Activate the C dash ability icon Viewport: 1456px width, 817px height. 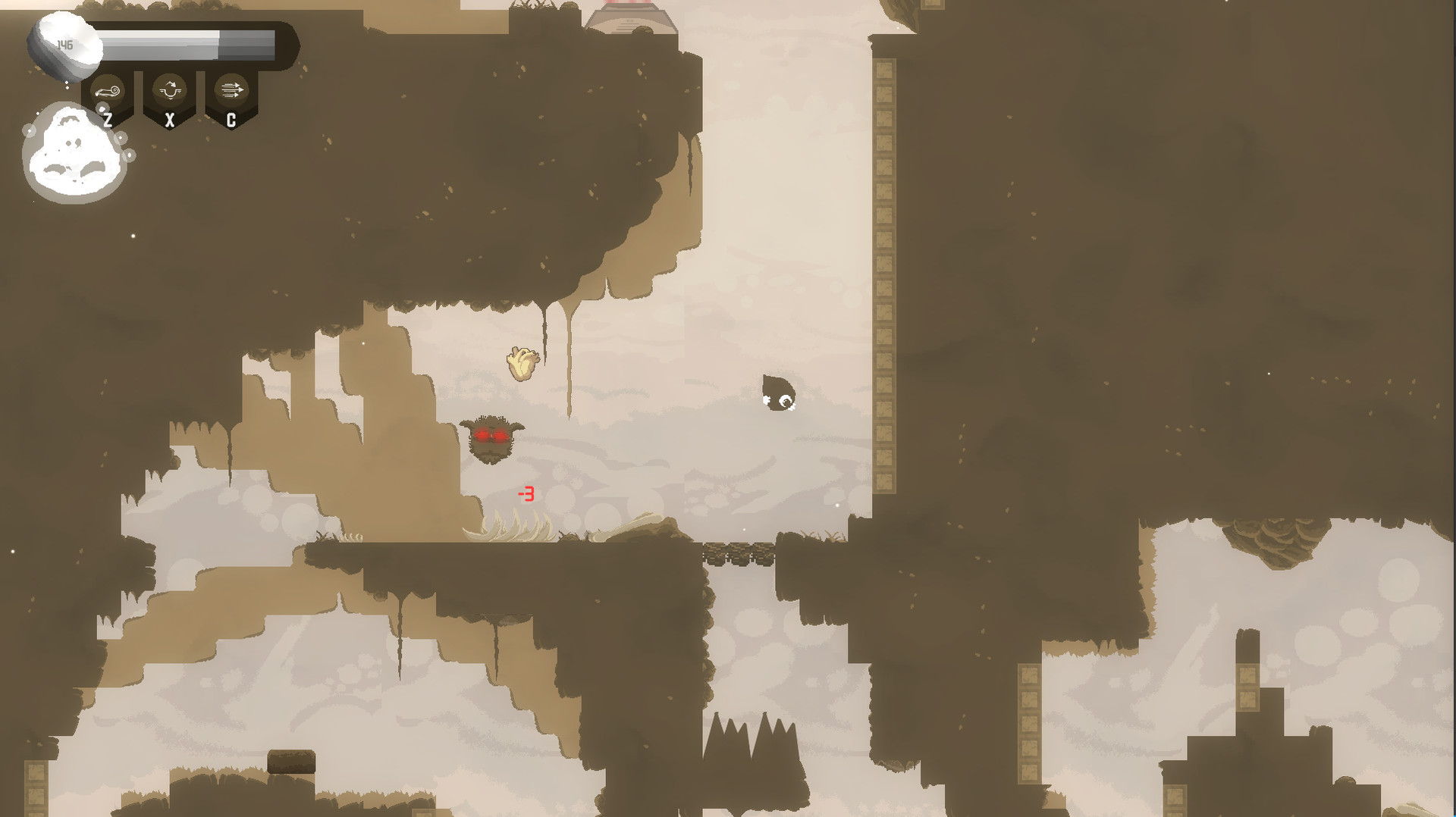[x=232, y=89]
